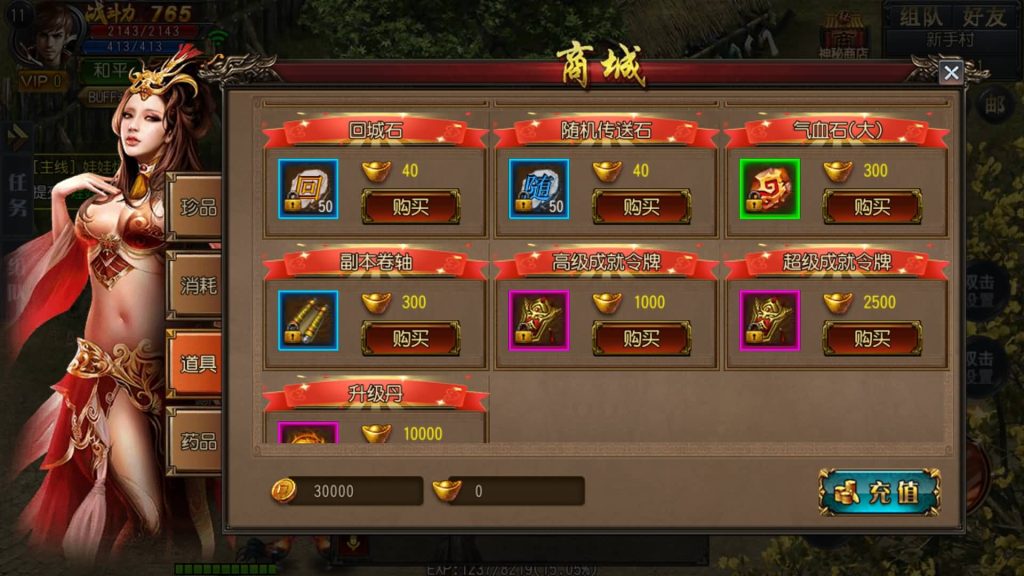View the 气血石(大) item icon

pos(770,189)
